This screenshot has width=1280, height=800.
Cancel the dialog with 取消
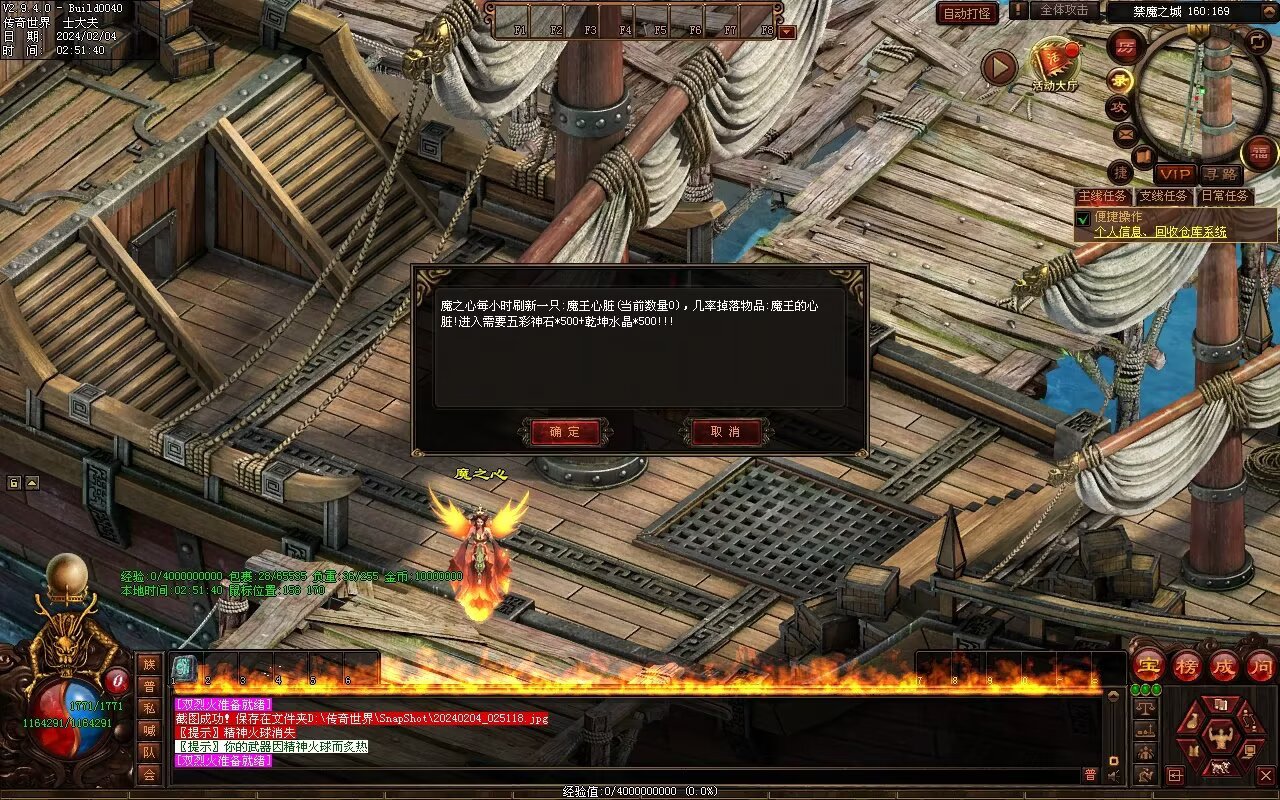[725, 432]
